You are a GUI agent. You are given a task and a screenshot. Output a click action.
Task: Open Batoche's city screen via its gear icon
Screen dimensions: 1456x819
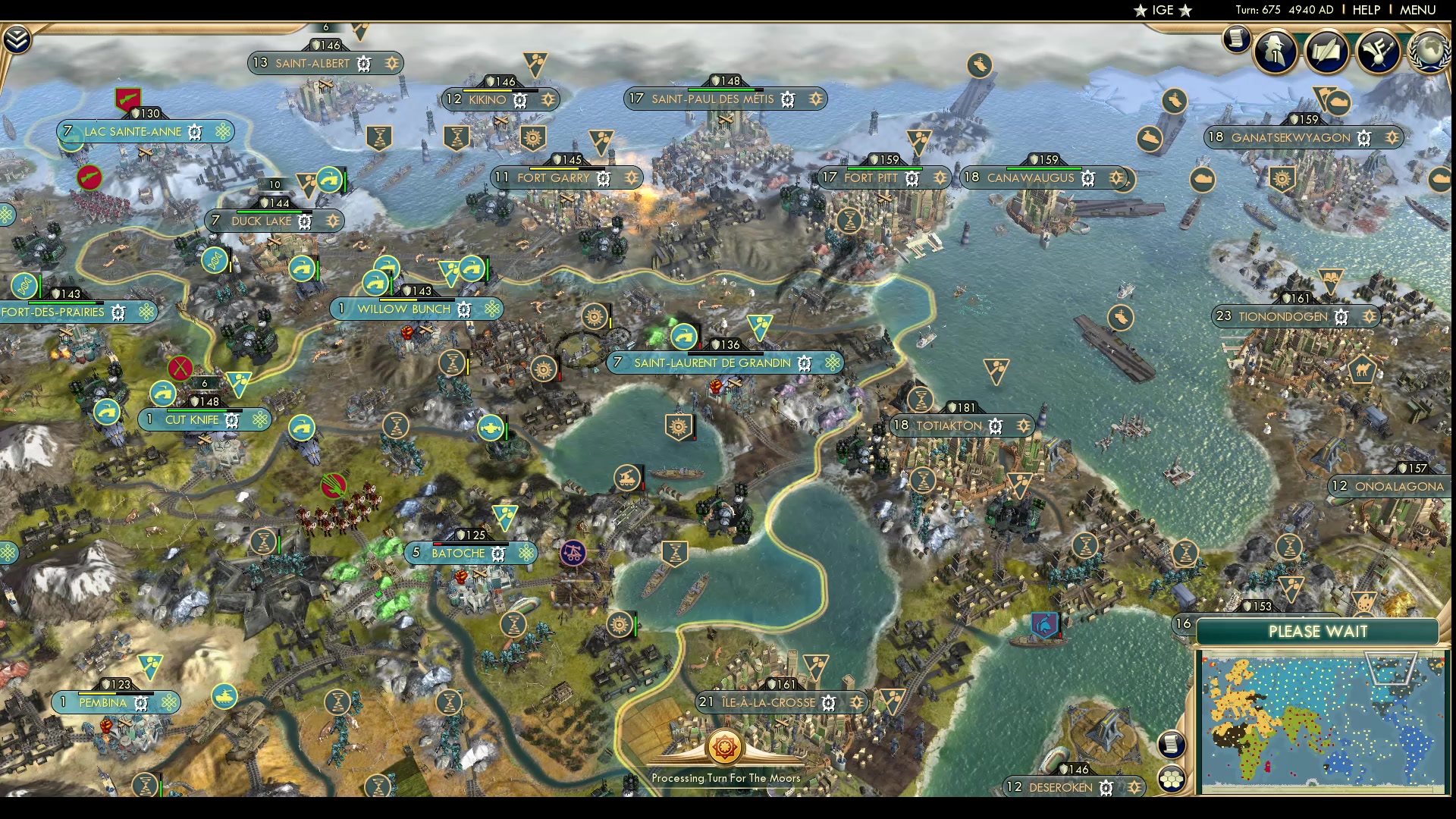497,553
